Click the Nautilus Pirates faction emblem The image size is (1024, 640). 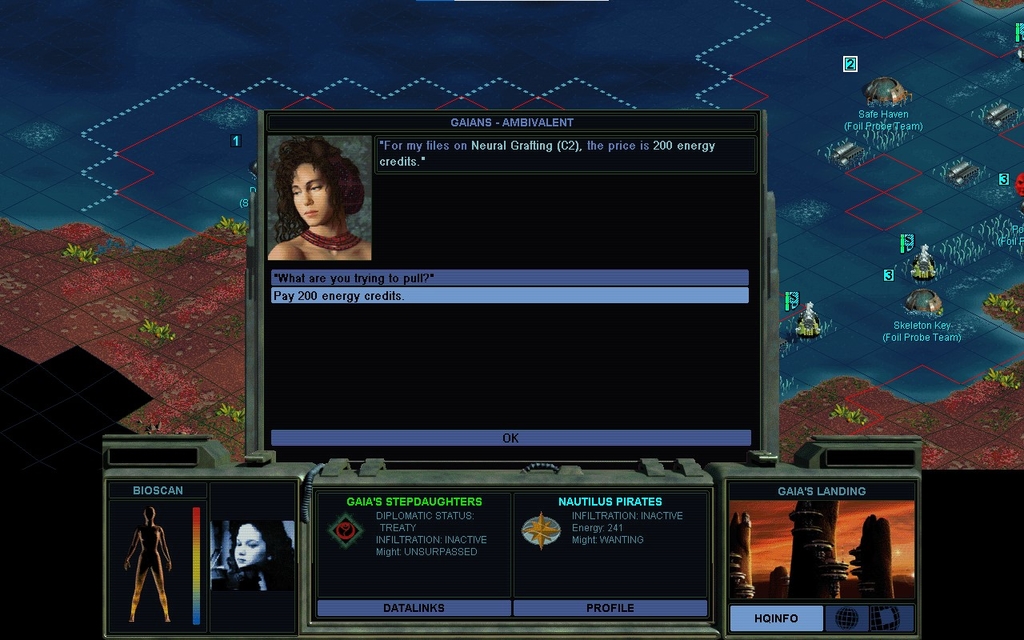540,530
